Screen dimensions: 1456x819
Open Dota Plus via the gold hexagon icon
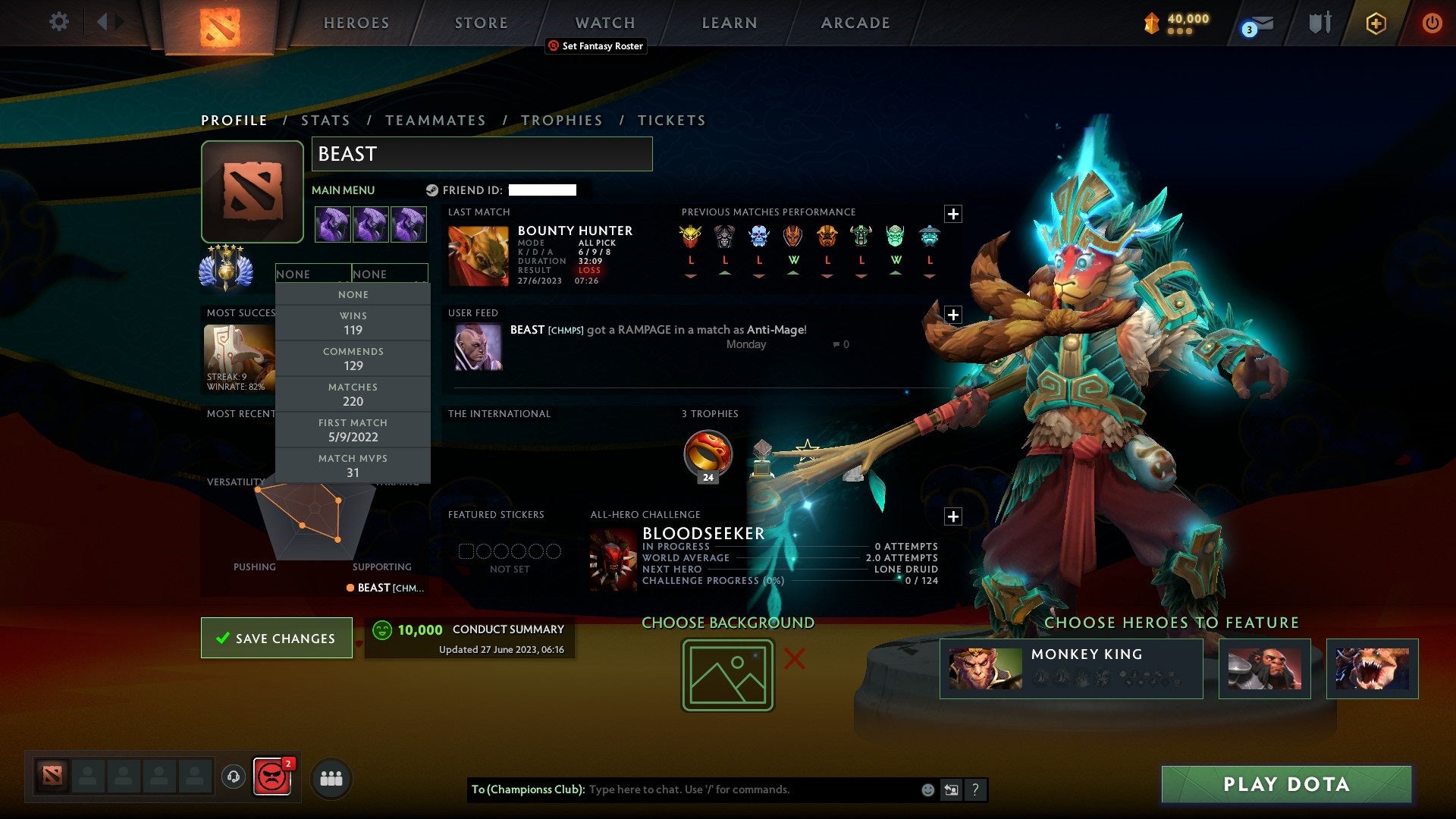click(1376, 23)
